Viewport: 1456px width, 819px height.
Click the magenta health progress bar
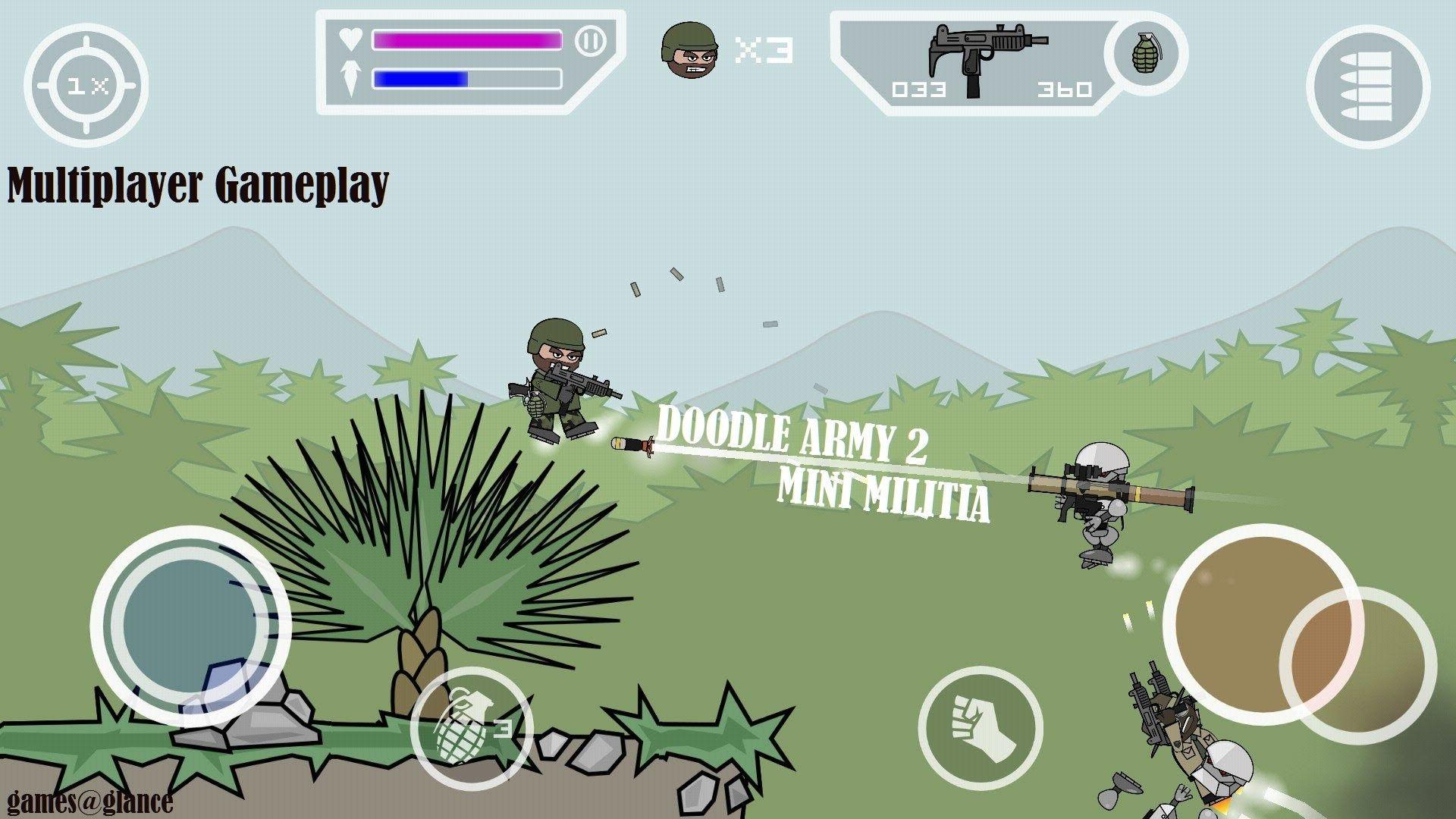[466, 40]
